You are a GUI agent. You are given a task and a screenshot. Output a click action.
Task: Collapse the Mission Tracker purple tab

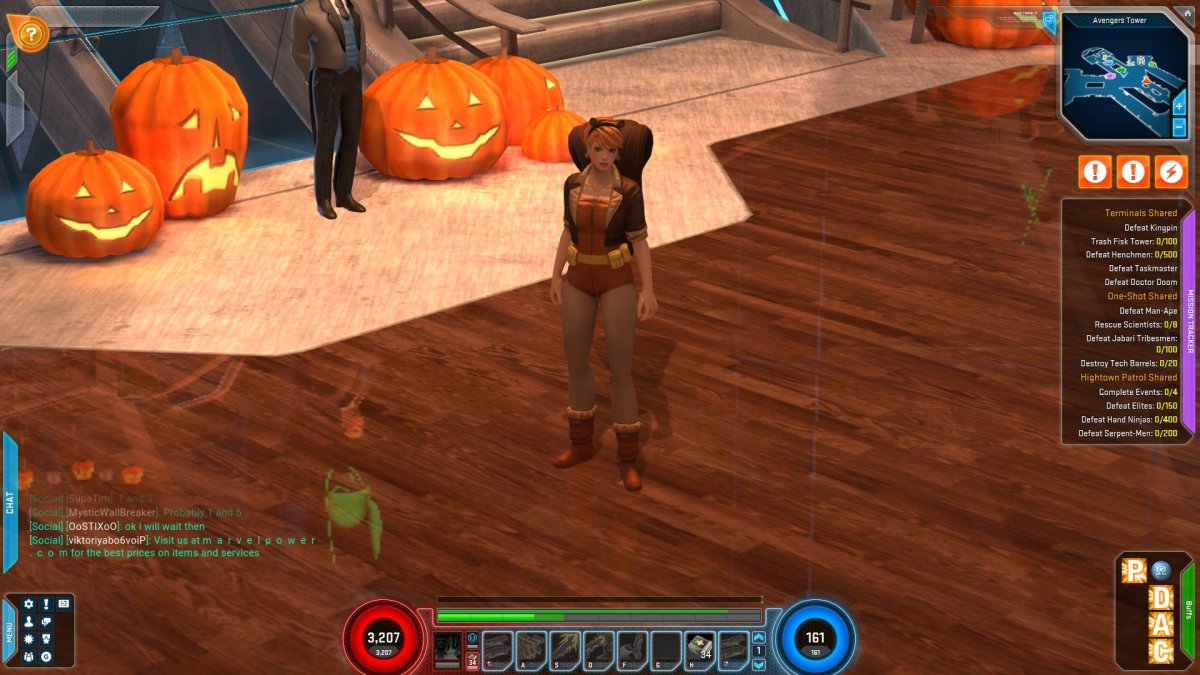(1189, 321)
